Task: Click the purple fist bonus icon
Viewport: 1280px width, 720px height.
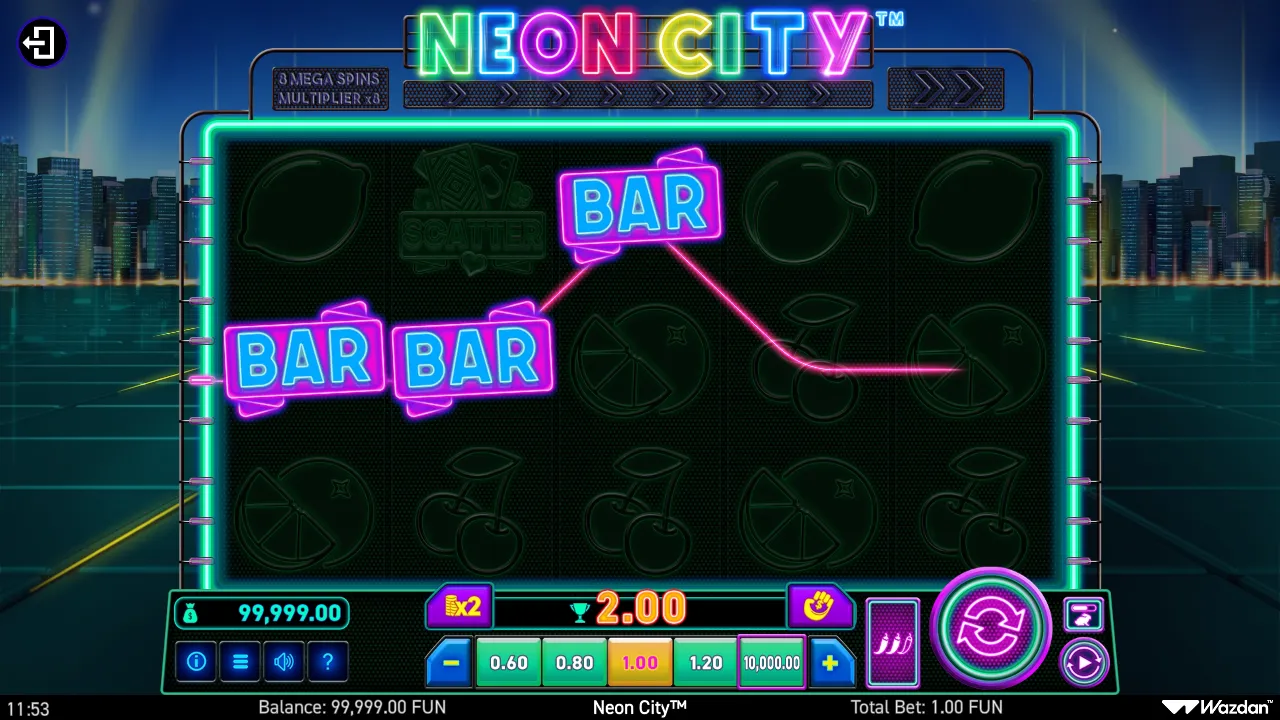Action: (x=820, y=607)
